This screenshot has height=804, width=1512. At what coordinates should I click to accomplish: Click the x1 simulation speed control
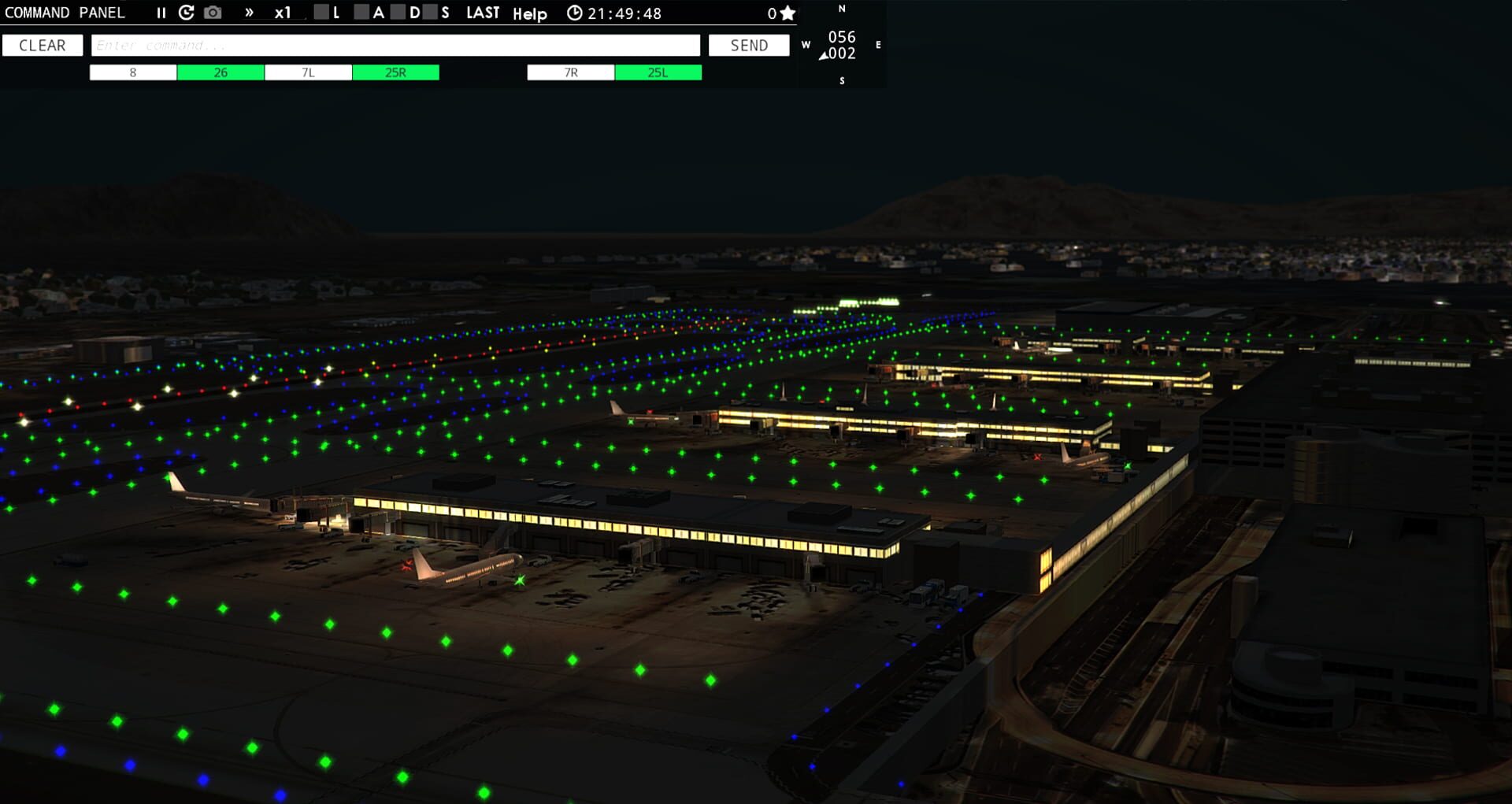tap(283, 13)
